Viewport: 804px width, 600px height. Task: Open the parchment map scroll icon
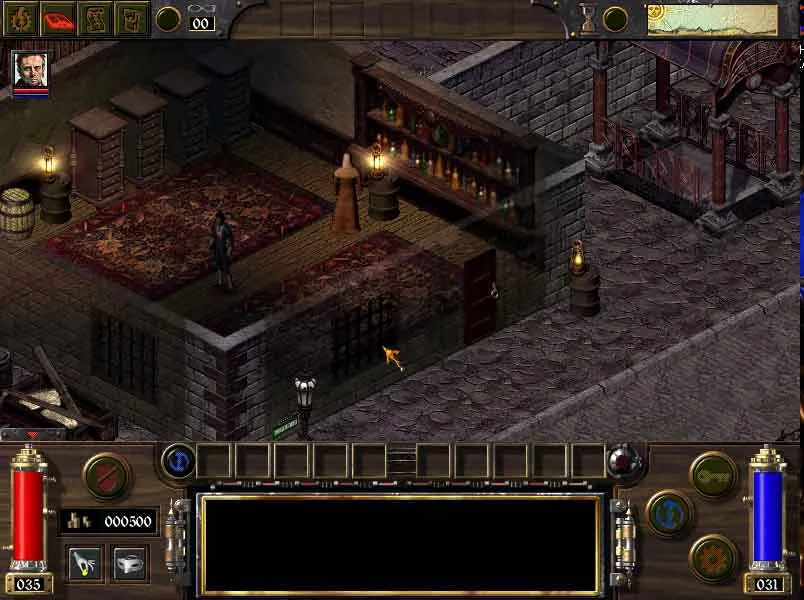tap(96, 18)
